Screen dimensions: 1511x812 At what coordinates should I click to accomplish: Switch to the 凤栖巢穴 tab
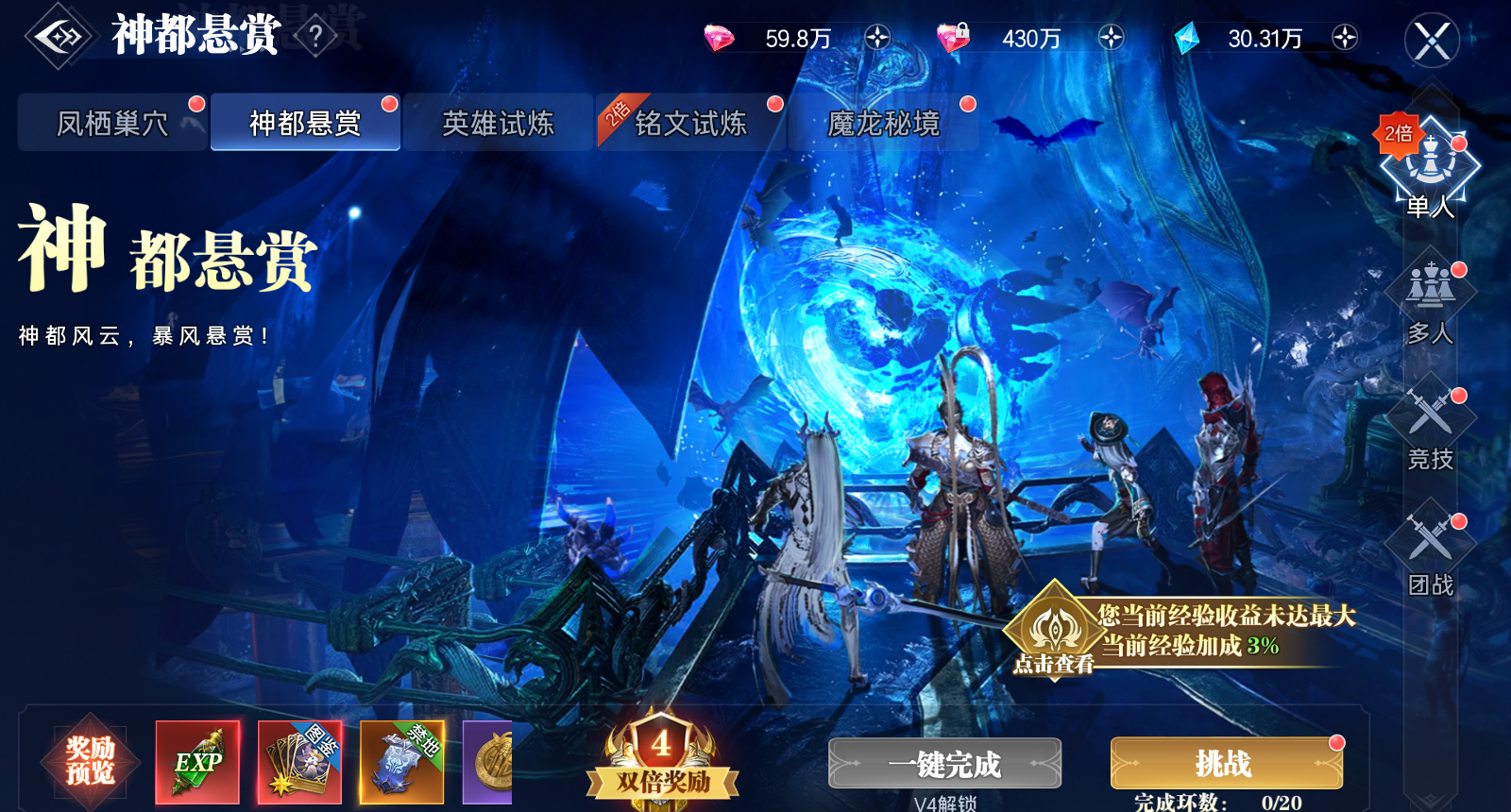coord(111,123)
